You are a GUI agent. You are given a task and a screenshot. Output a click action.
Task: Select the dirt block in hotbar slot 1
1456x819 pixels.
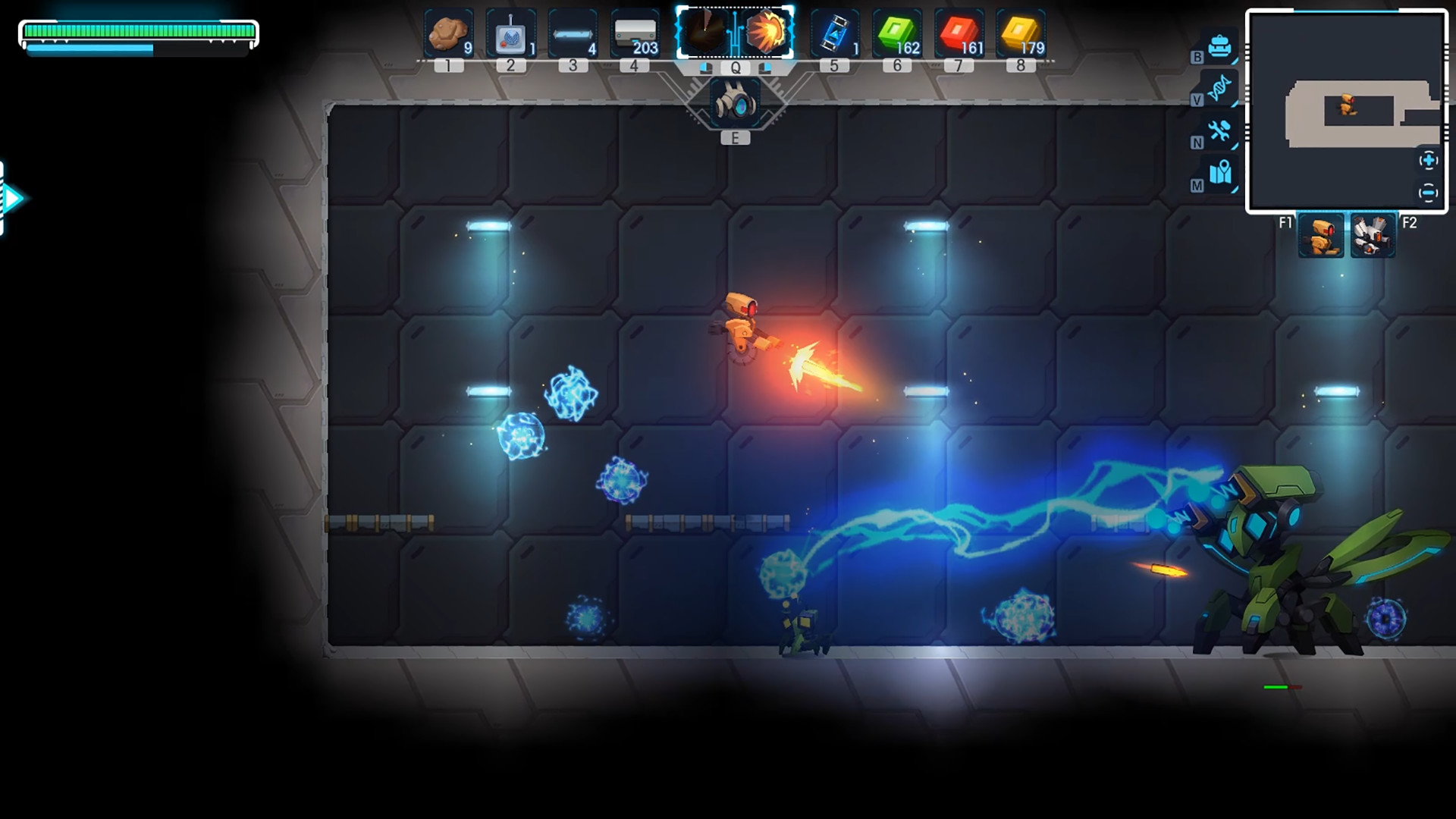pos(447,32)
